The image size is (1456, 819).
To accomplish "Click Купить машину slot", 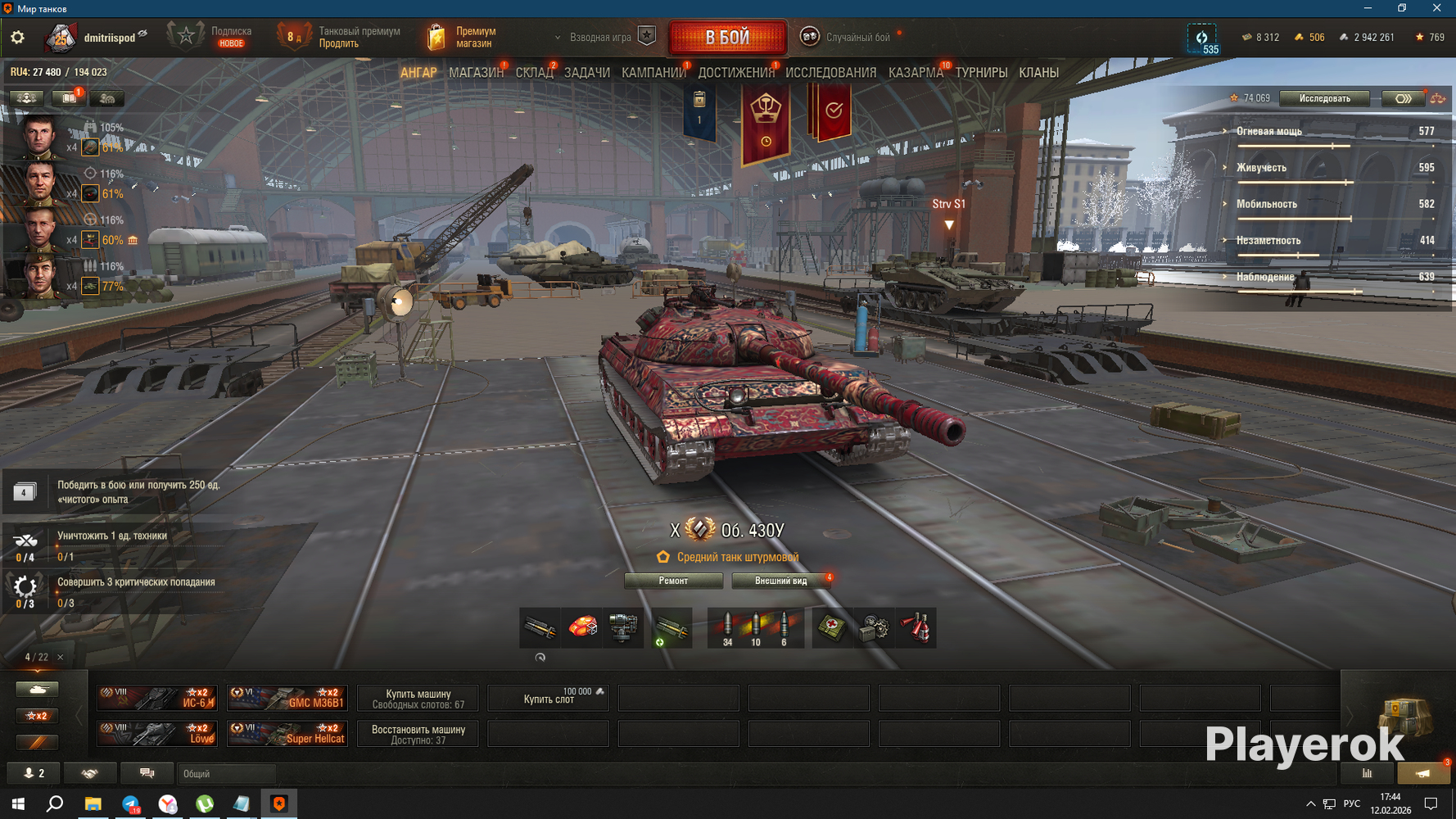I will point(418,698).
